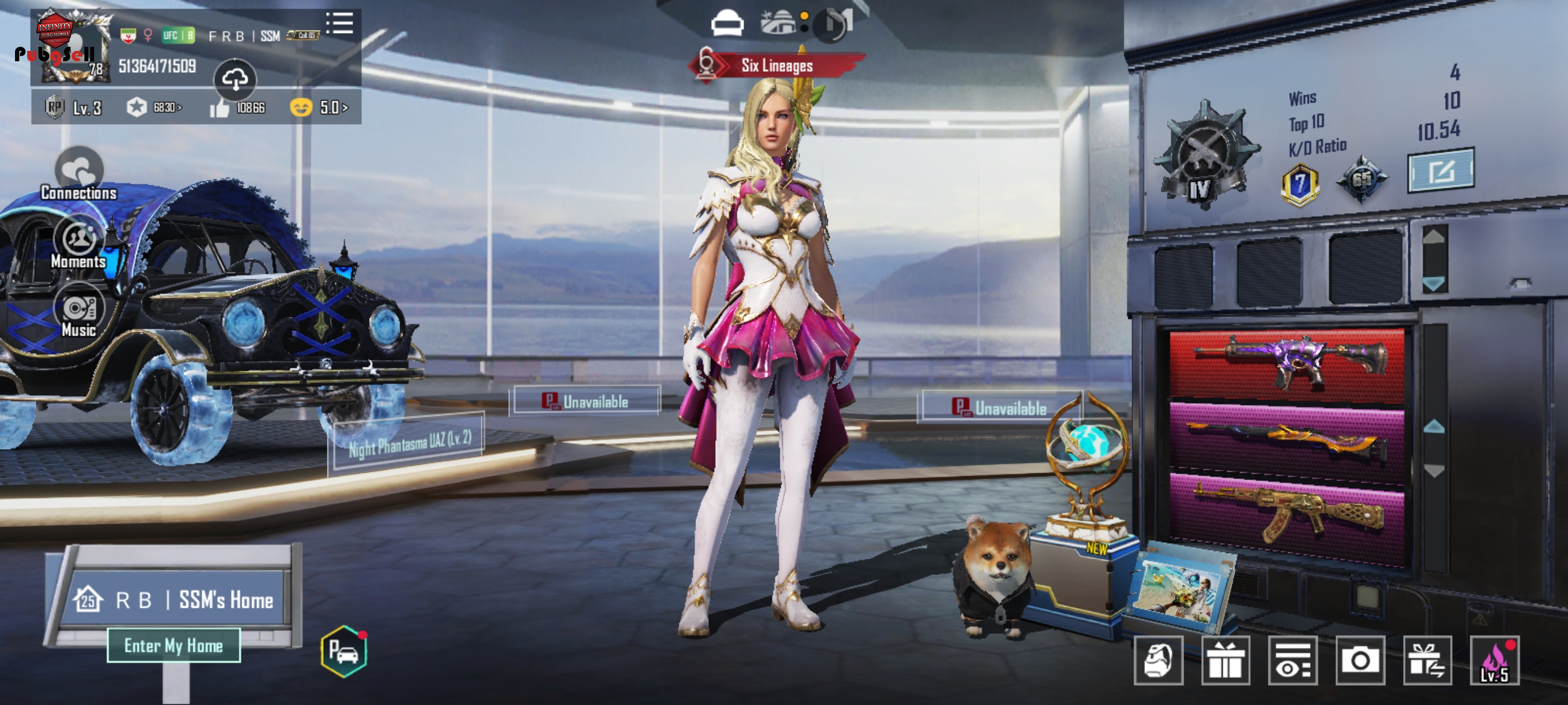Open the sofa lobby icon
The width and height of the screenshot is (1568, 705).
[x=727, y=24]
